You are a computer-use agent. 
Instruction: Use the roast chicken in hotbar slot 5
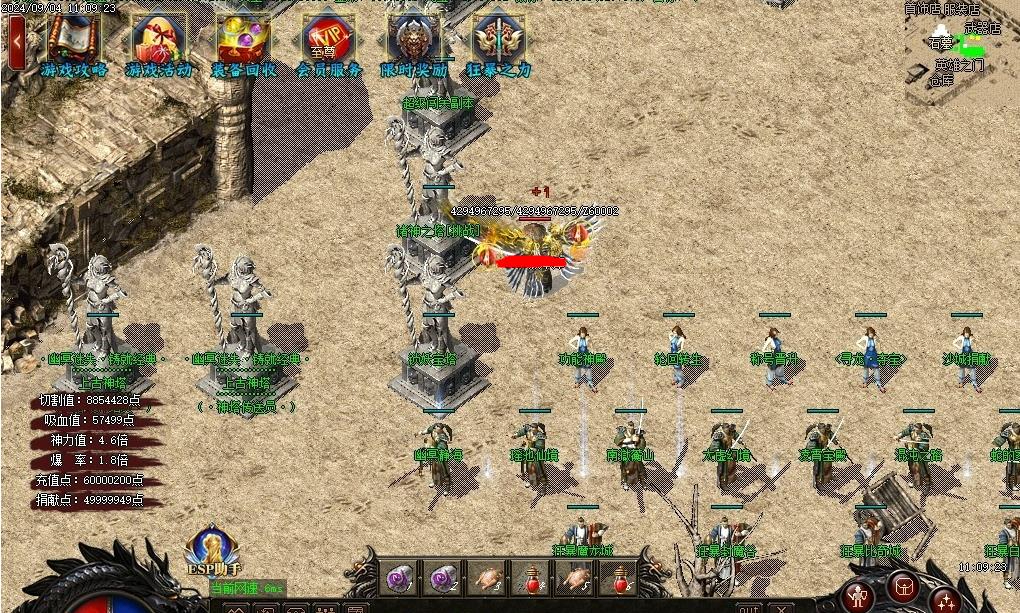coord(575,578)
